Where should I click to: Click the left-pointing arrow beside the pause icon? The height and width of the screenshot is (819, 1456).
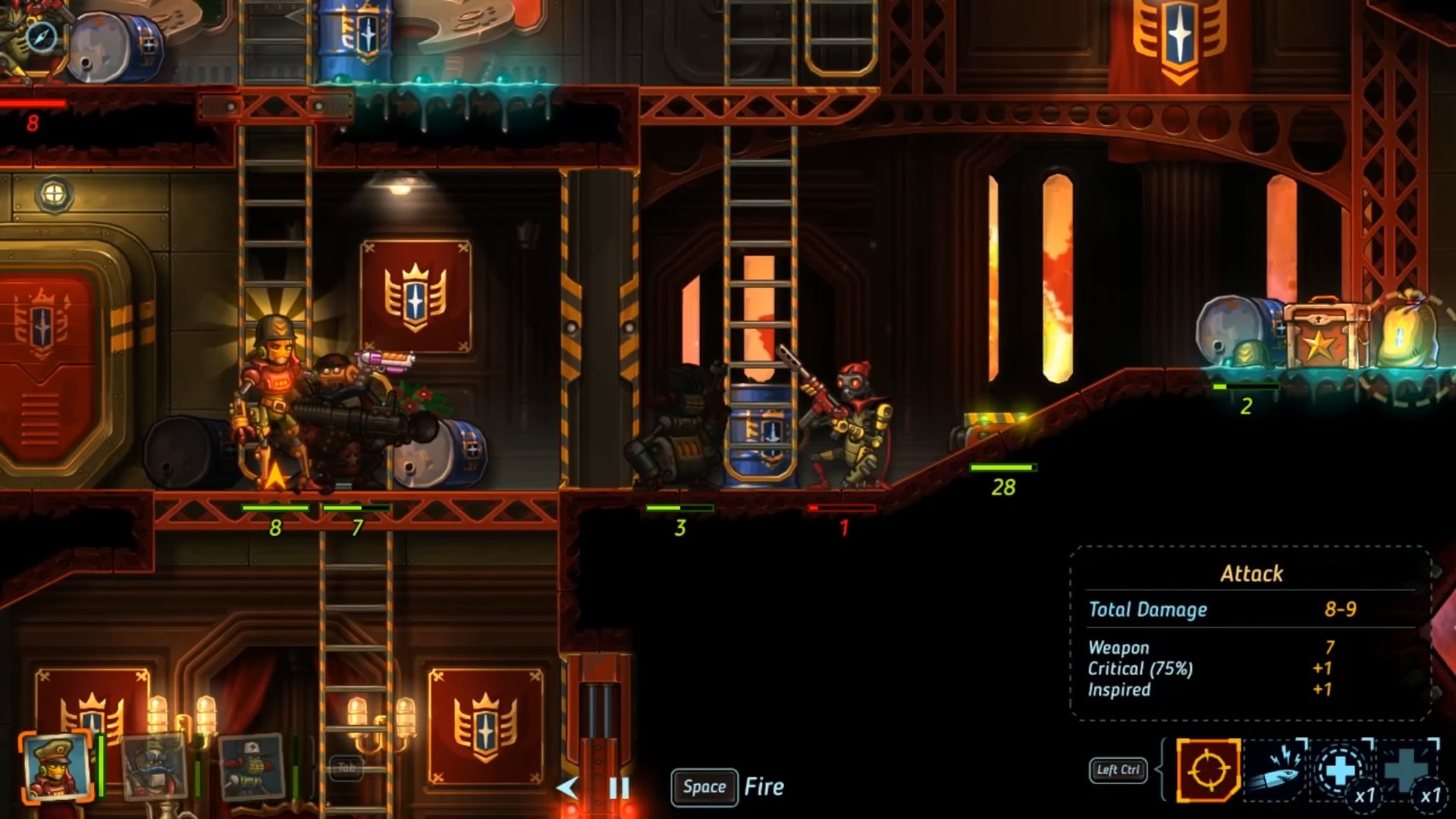click(567, 789)
